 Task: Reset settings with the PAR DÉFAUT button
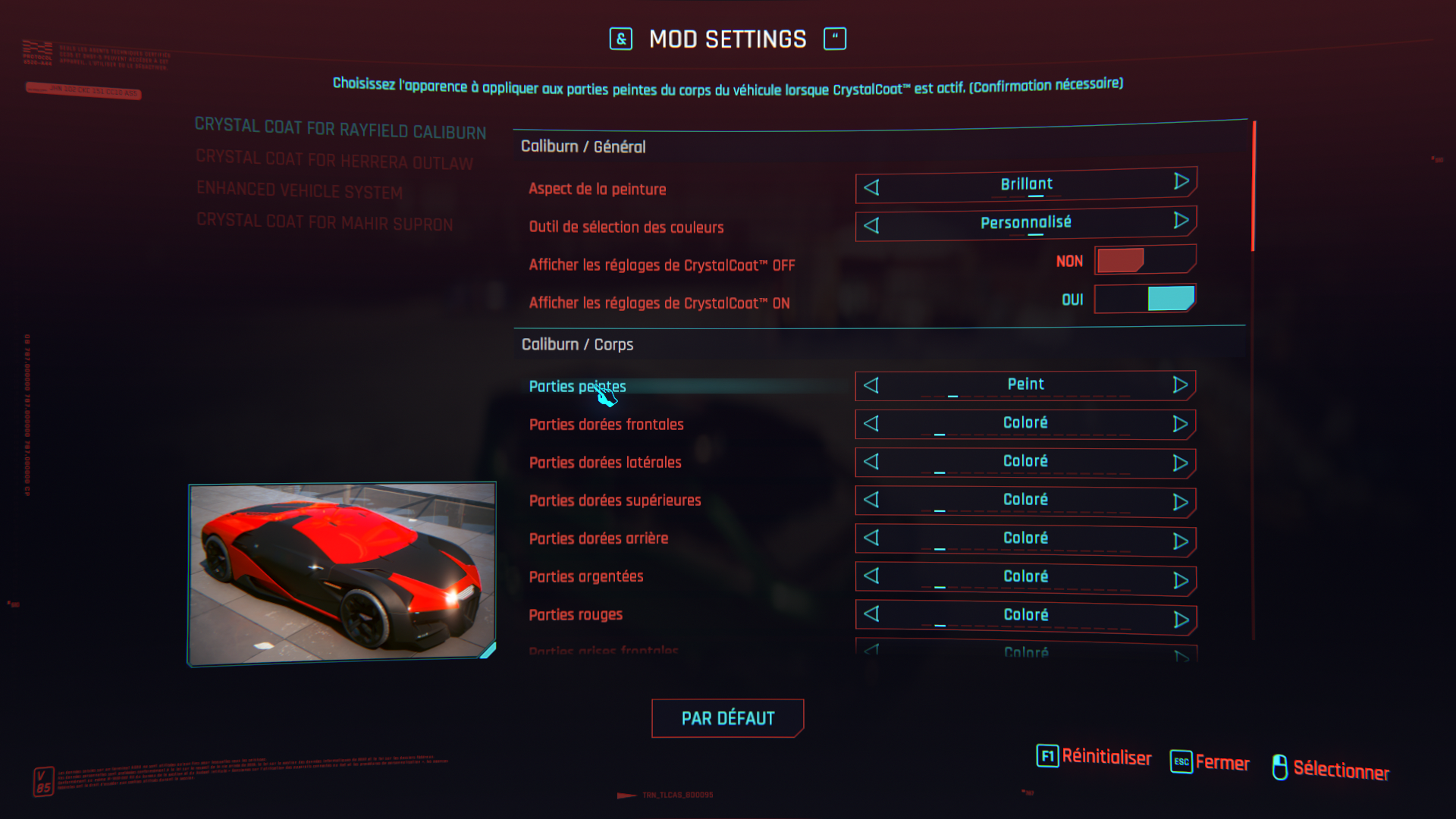727,718
